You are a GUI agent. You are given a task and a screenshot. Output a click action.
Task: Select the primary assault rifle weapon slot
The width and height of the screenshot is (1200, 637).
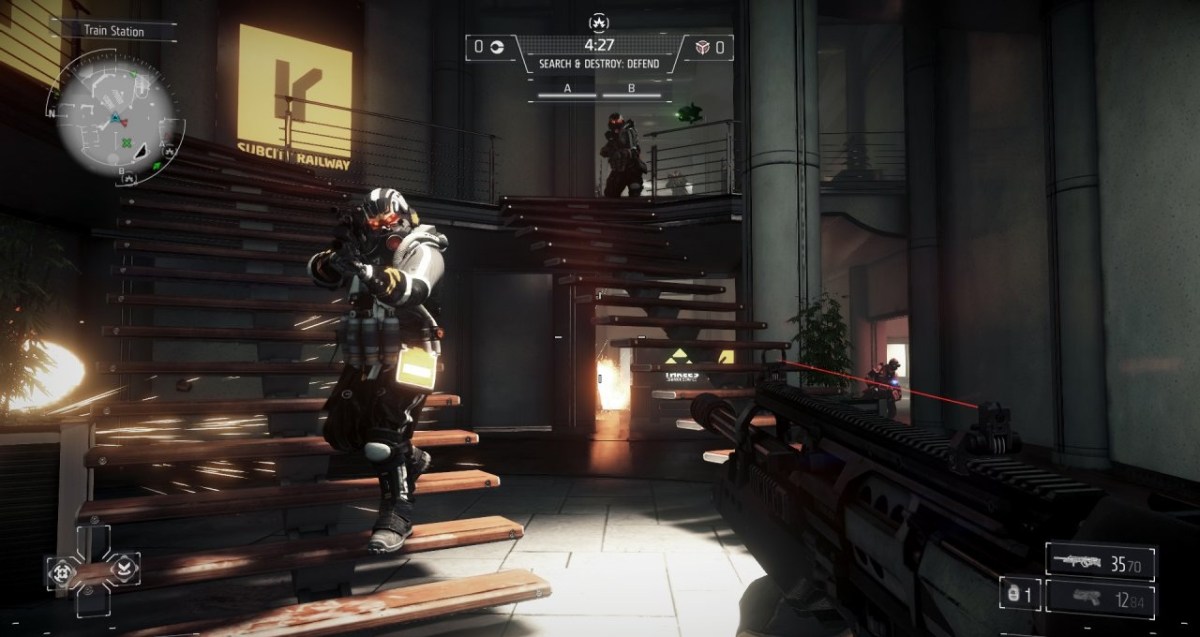tap(1101, 563)
